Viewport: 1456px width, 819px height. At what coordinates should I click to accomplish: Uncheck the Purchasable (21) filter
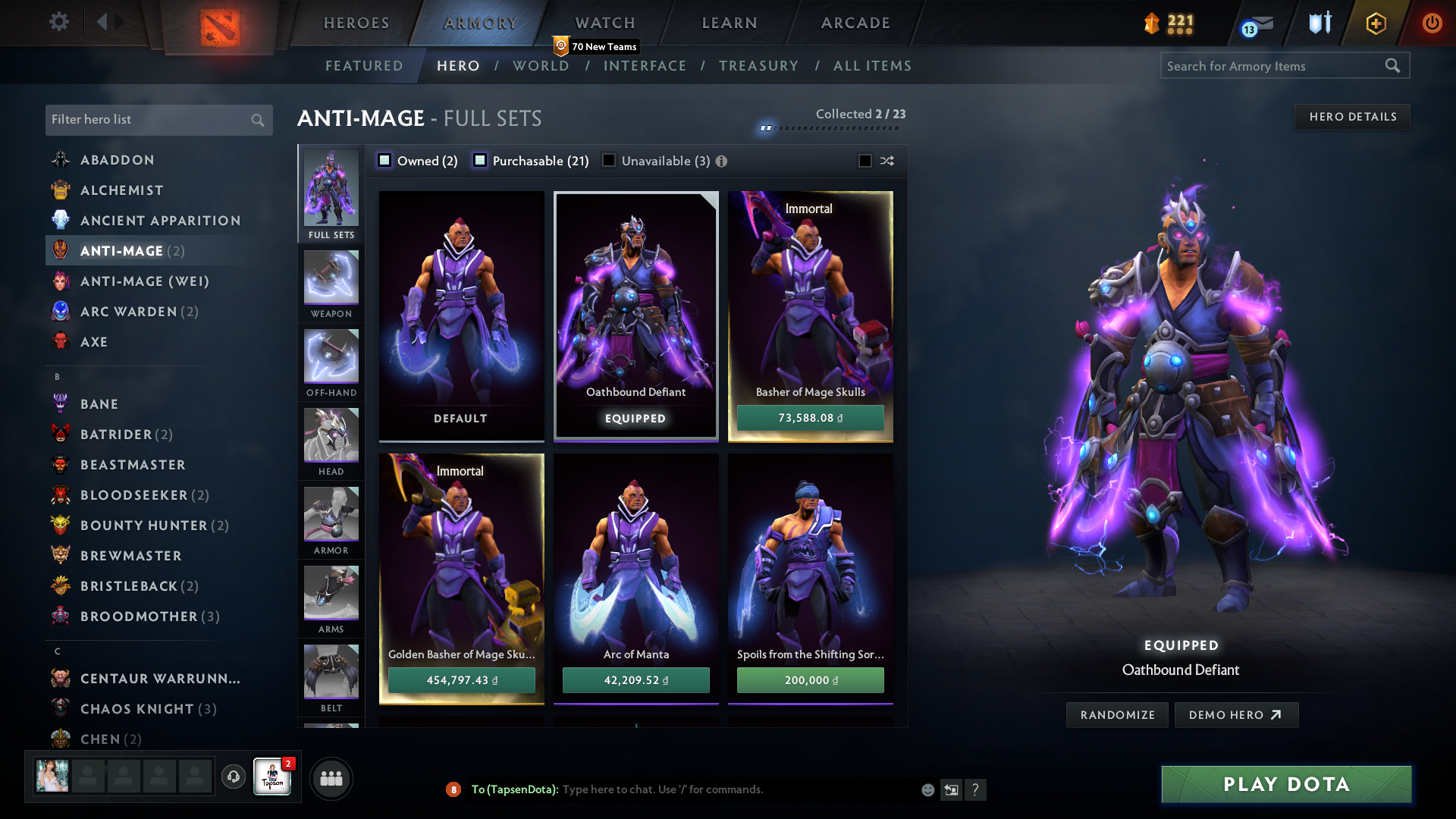point(479,161)
